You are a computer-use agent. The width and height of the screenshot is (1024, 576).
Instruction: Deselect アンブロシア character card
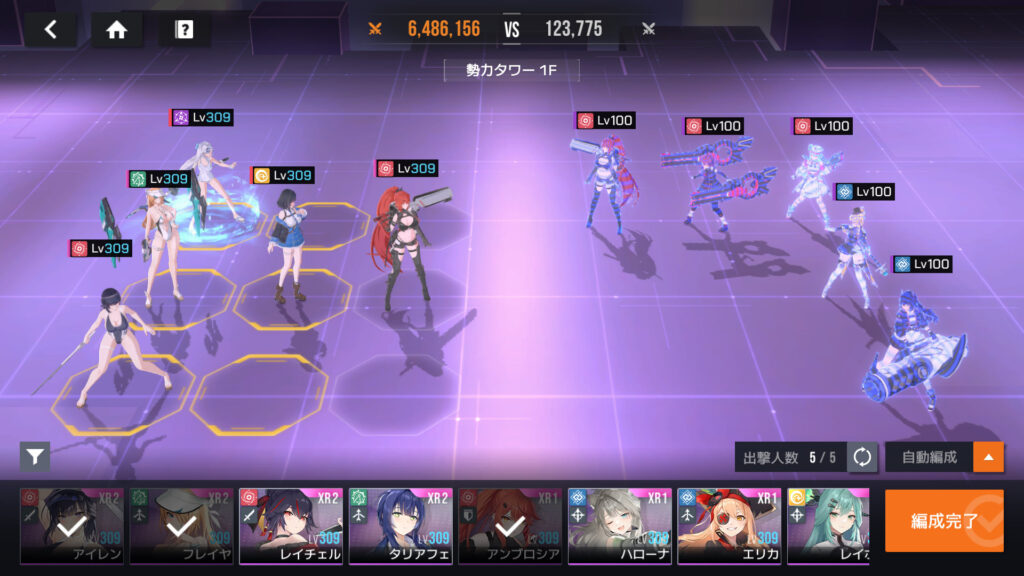coord(509,526)
